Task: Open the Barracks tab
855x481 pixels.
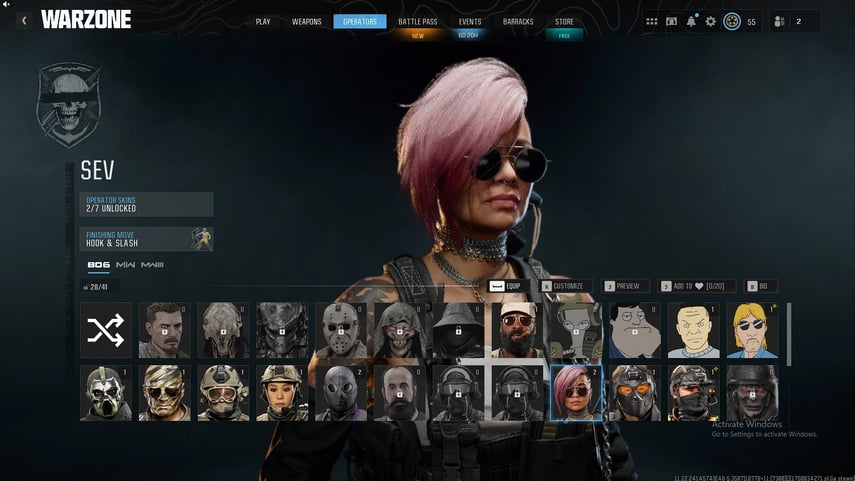Action: 518,21
